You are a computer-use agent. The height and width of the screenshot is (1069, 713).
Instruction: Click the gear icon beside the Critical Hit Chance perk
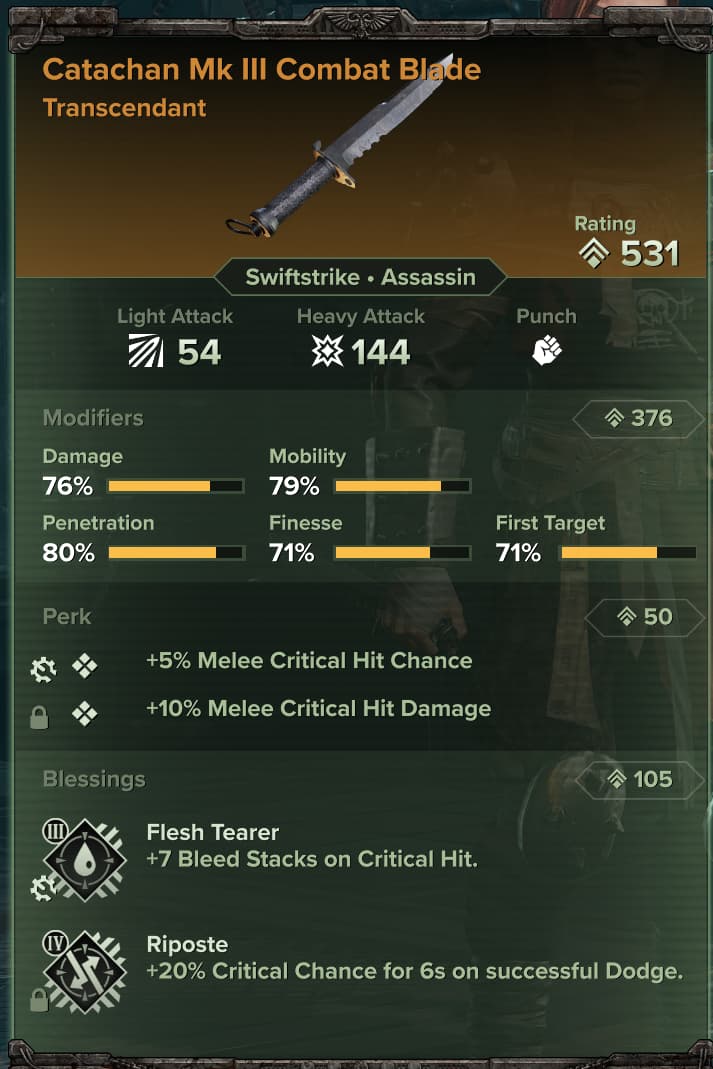tap(42, 671)
